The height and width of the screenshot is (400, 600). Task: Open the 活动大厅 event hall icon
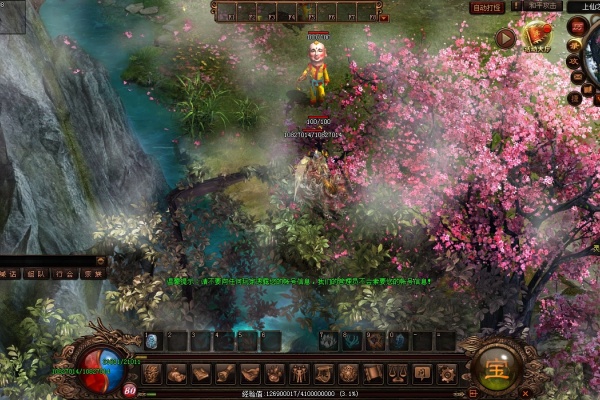pos(536,38)
